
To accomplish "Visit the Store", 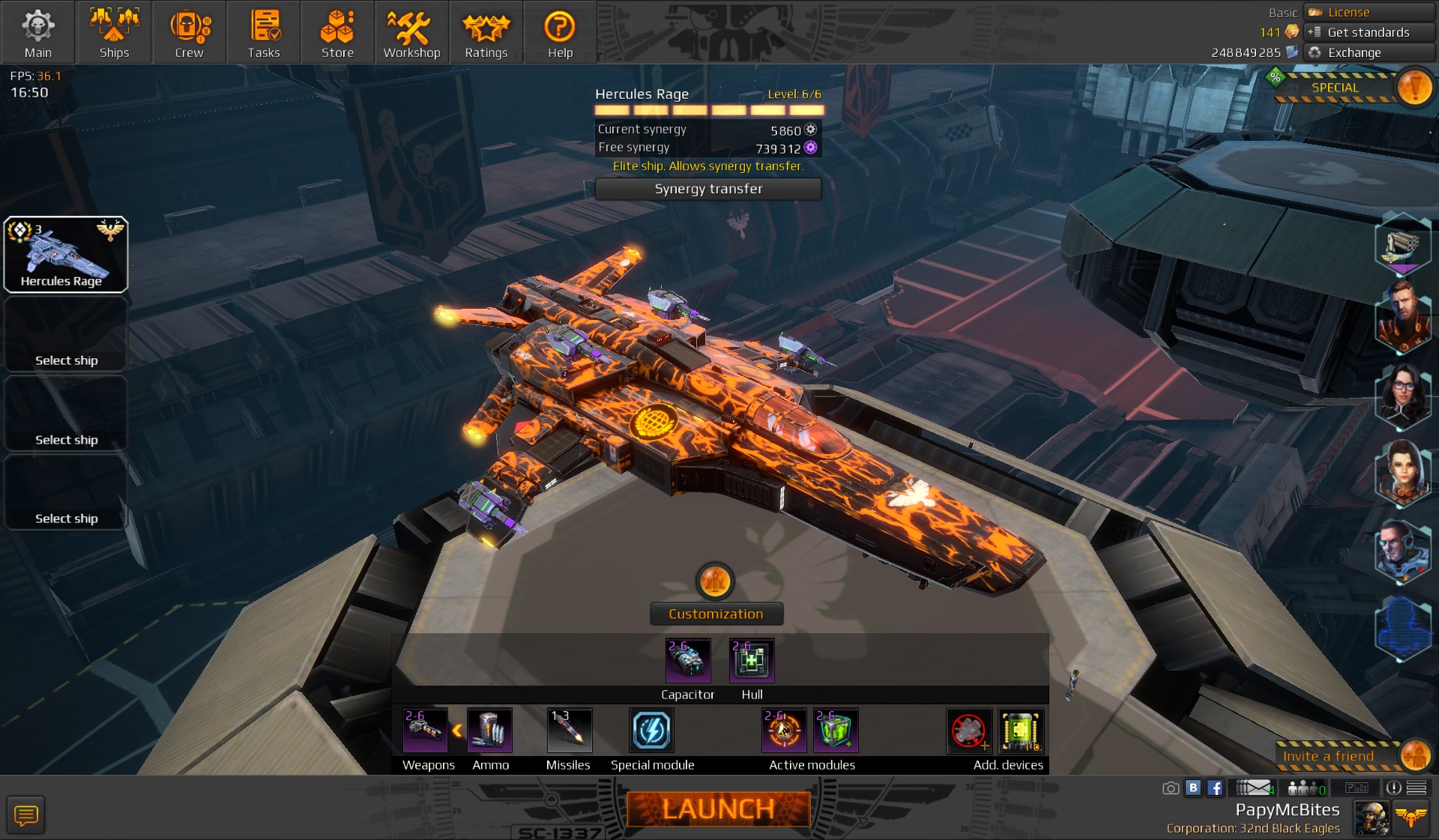I will click(x=337, y=32).
